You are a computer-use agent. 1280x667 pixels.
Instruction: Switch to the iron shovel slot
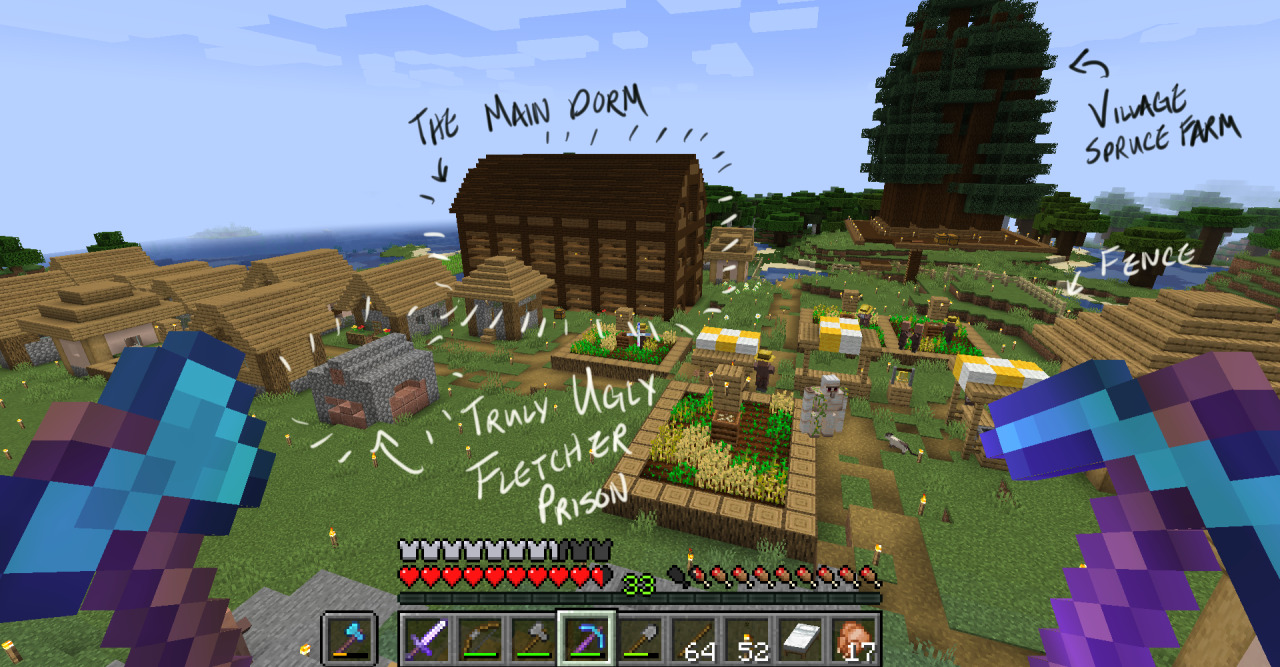[x=636, y=638]
